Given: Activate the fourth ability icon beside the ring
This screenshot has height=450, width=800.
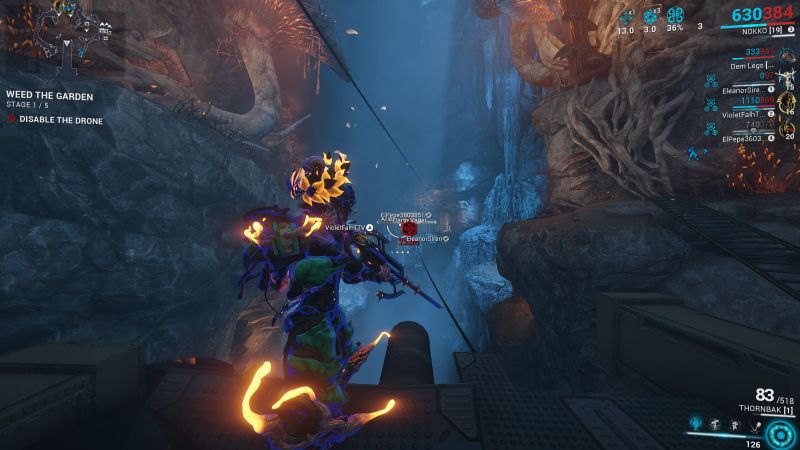Looking at the screenshot, I should tap(754, 424).
